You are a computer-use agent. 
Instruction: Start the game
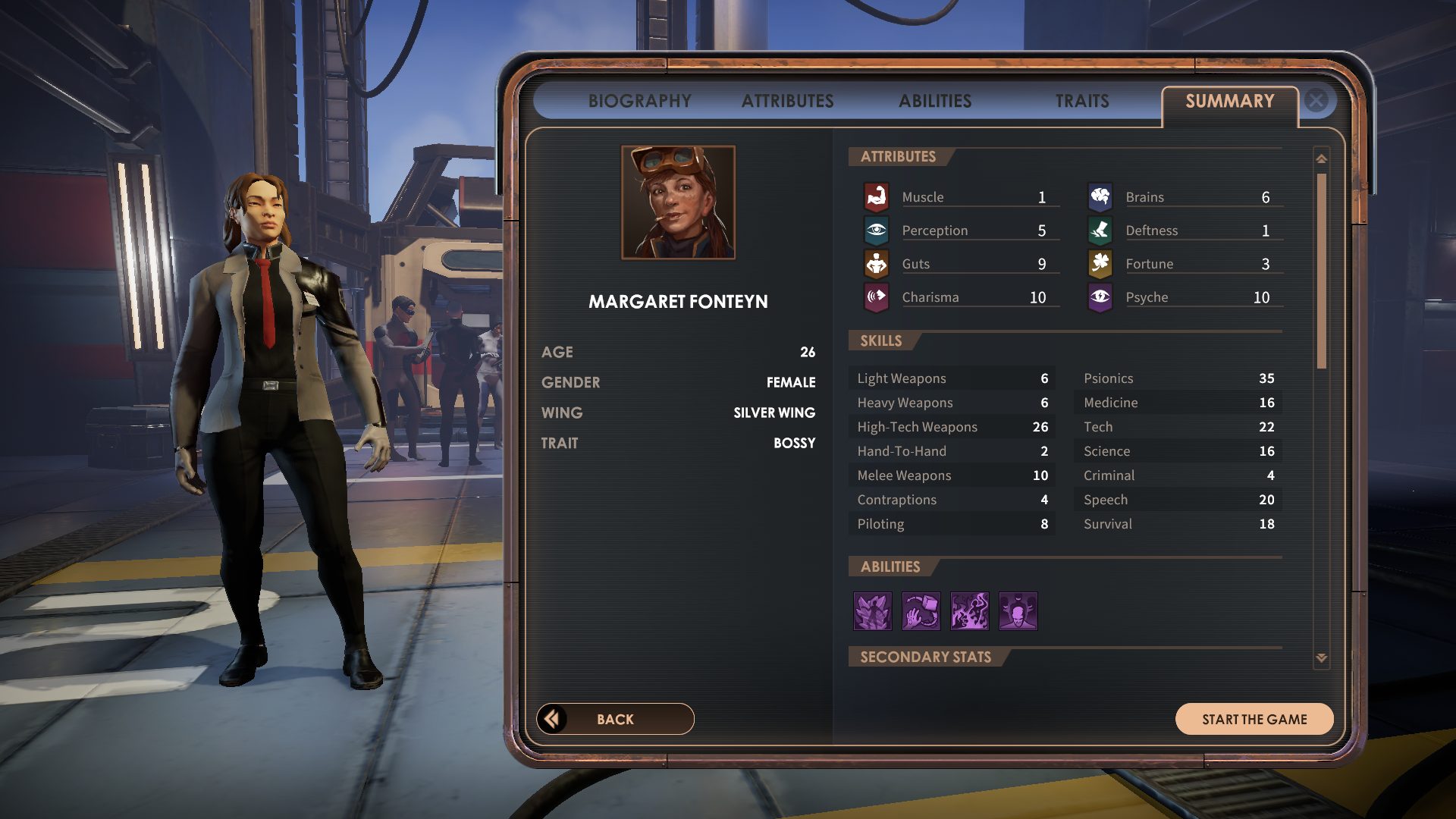(1254, 719)
